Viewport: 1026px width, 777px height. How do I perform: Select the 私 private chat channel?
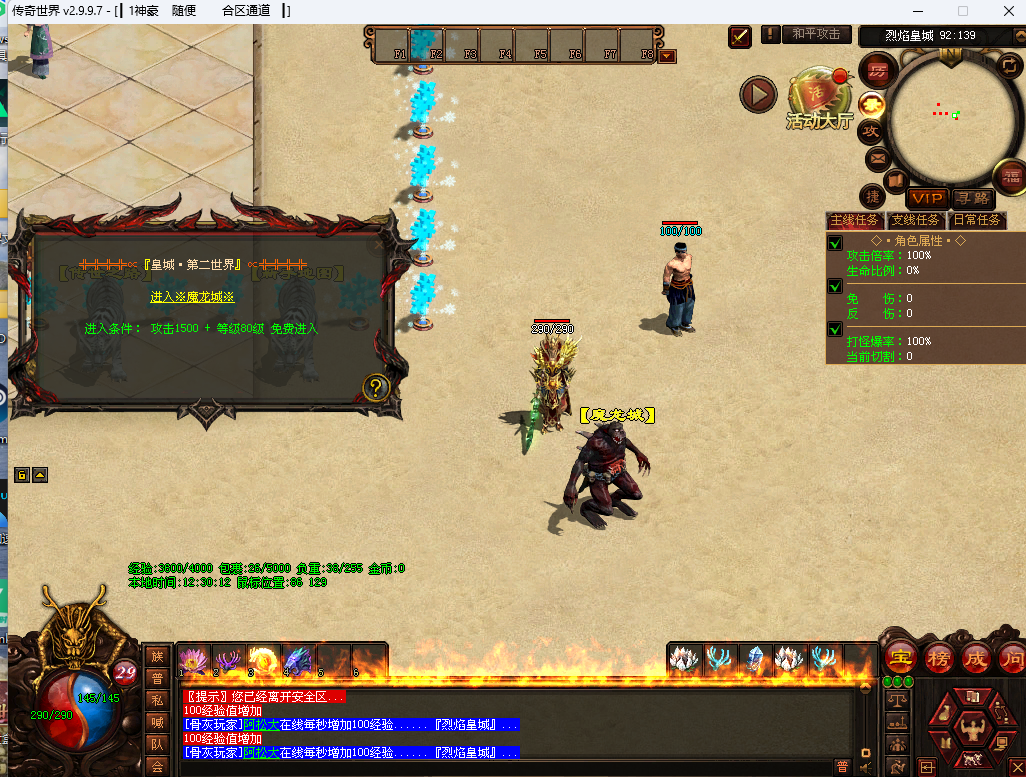(x=156, y=699)
